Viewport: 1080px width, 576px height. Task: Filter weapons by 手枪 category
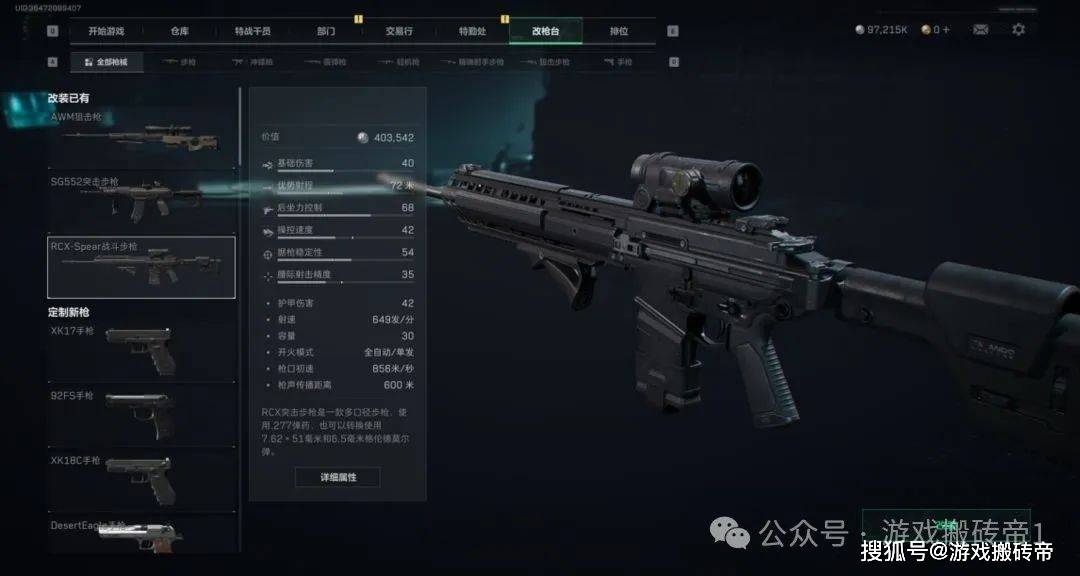click(619, 62)
